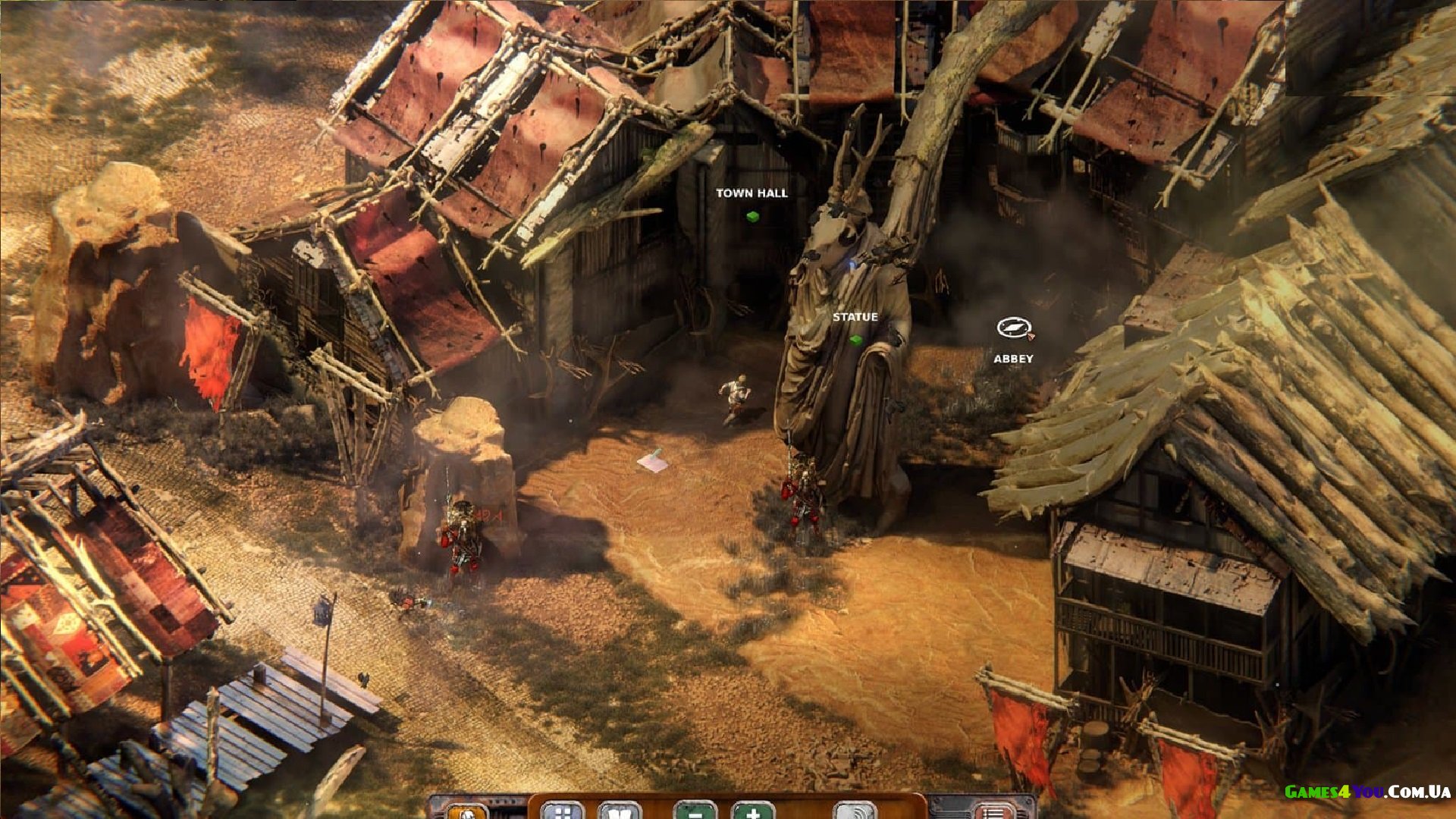Click the Abbey exit marker icon
This screenshot has height=819, width=1456.
1014,328
